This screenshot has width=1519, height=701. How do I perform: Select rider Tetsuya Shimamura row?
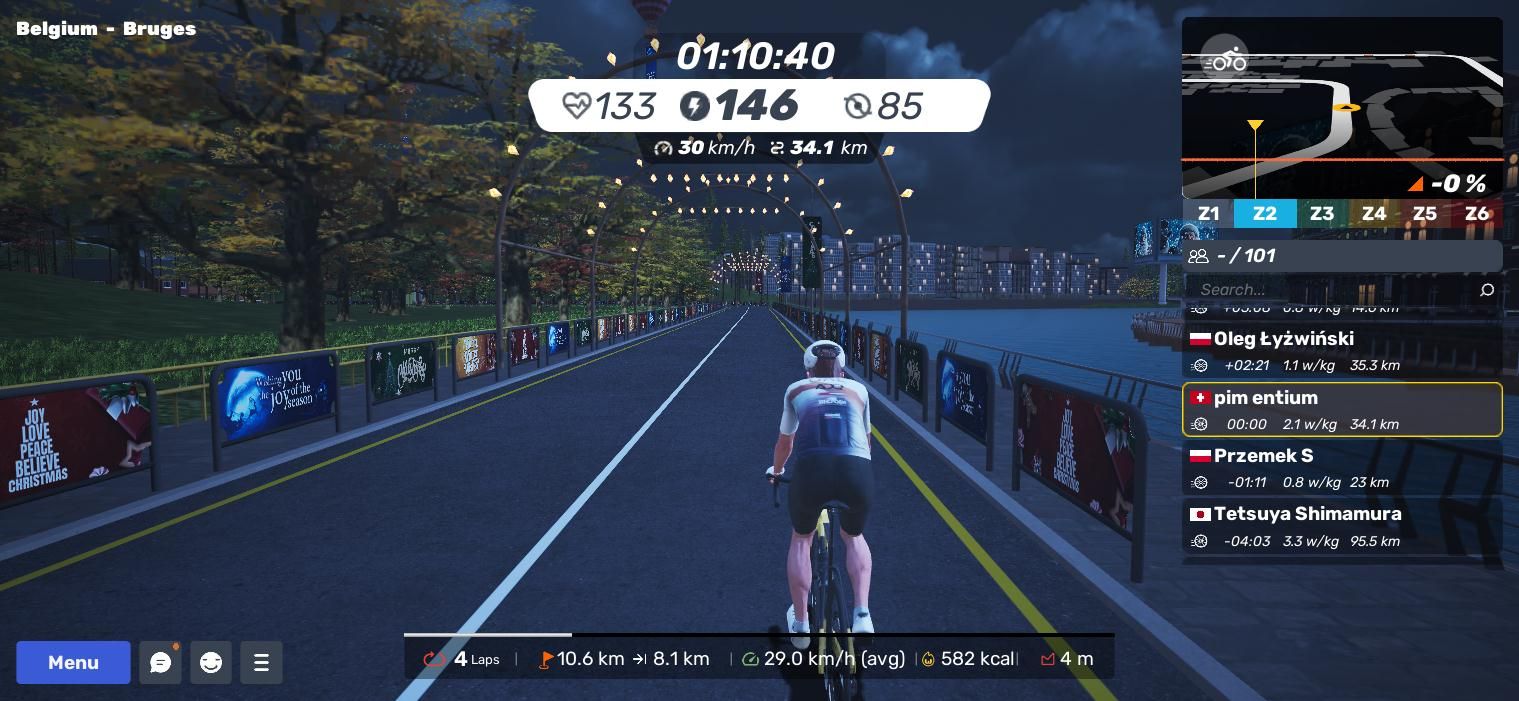coord(1341,527)
